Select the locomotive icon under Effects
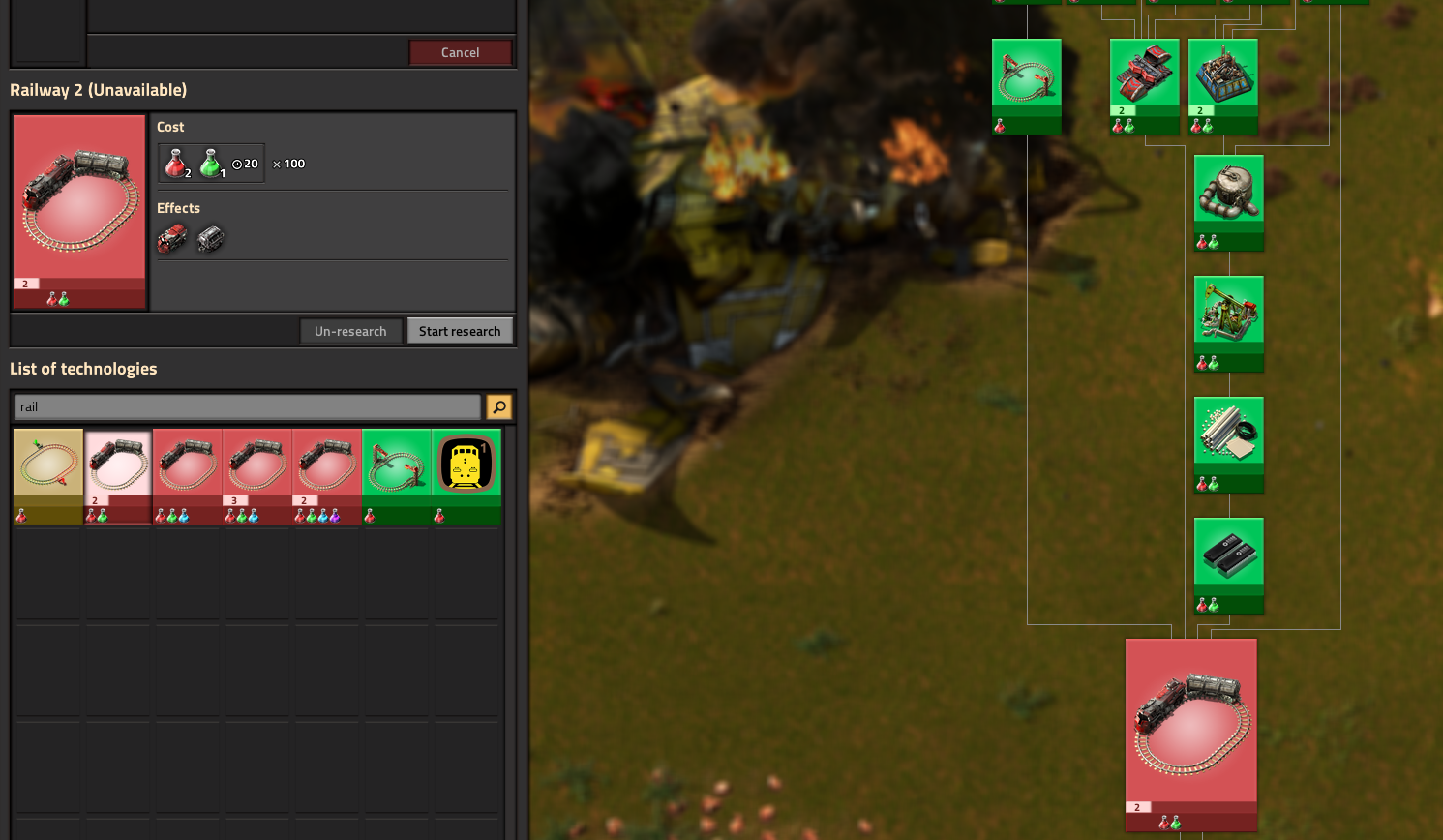The height and width of the screenshot is (840, 1443). pyautogui.click(x=171, y=238)
